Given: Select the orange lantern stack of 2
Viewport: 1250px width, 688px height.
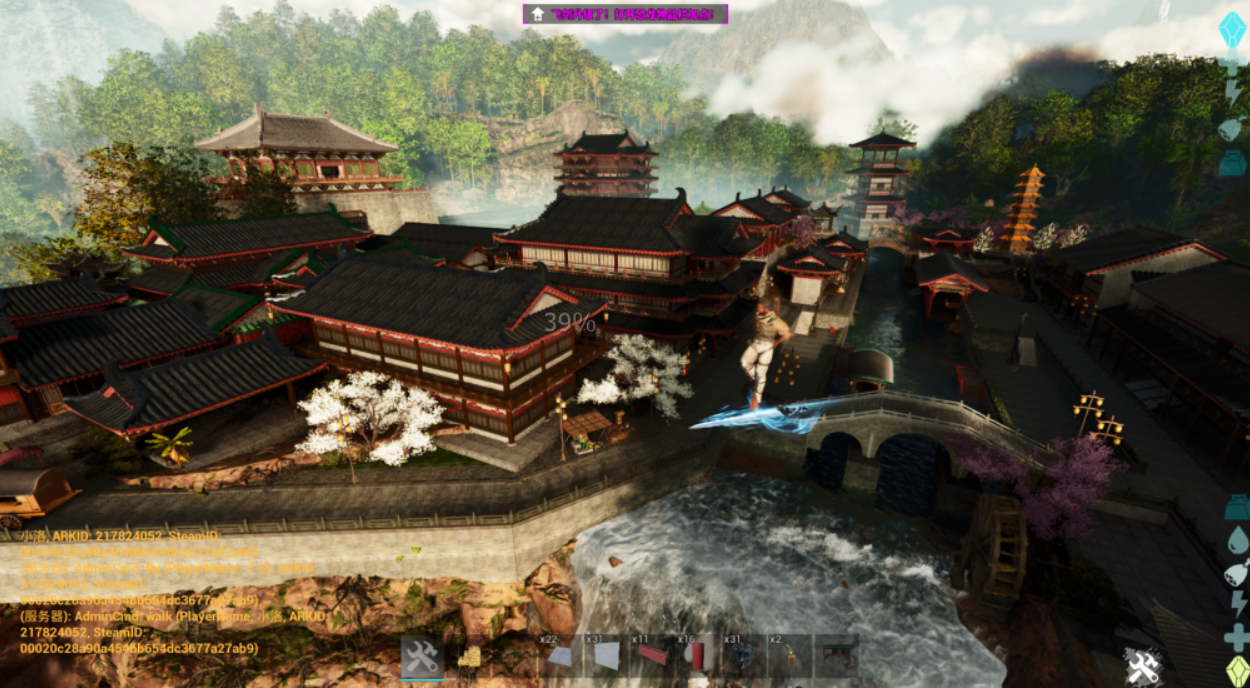Looking at the screenshot, I should point(789,656).
